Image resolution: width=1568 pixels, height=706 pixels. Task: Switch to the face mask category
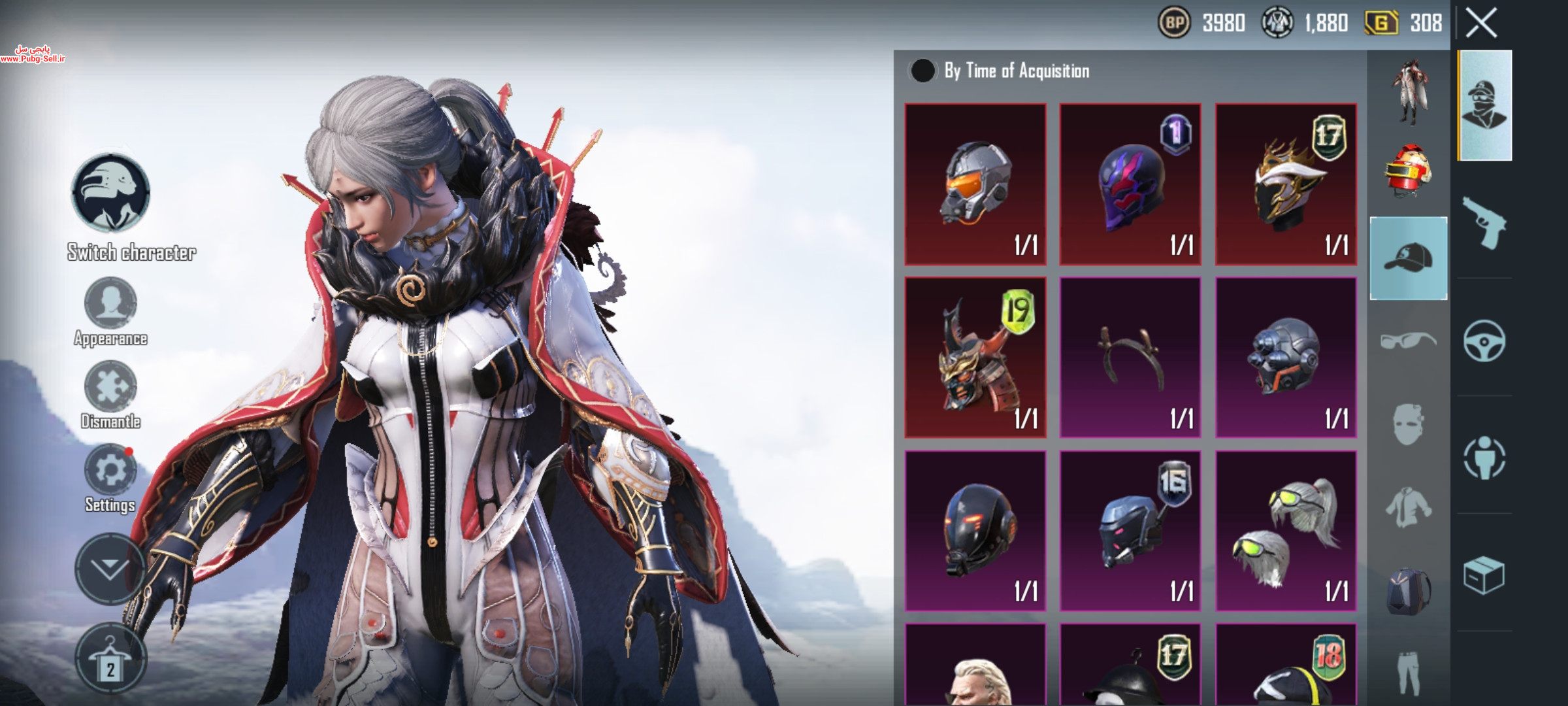click(1409, 425)
